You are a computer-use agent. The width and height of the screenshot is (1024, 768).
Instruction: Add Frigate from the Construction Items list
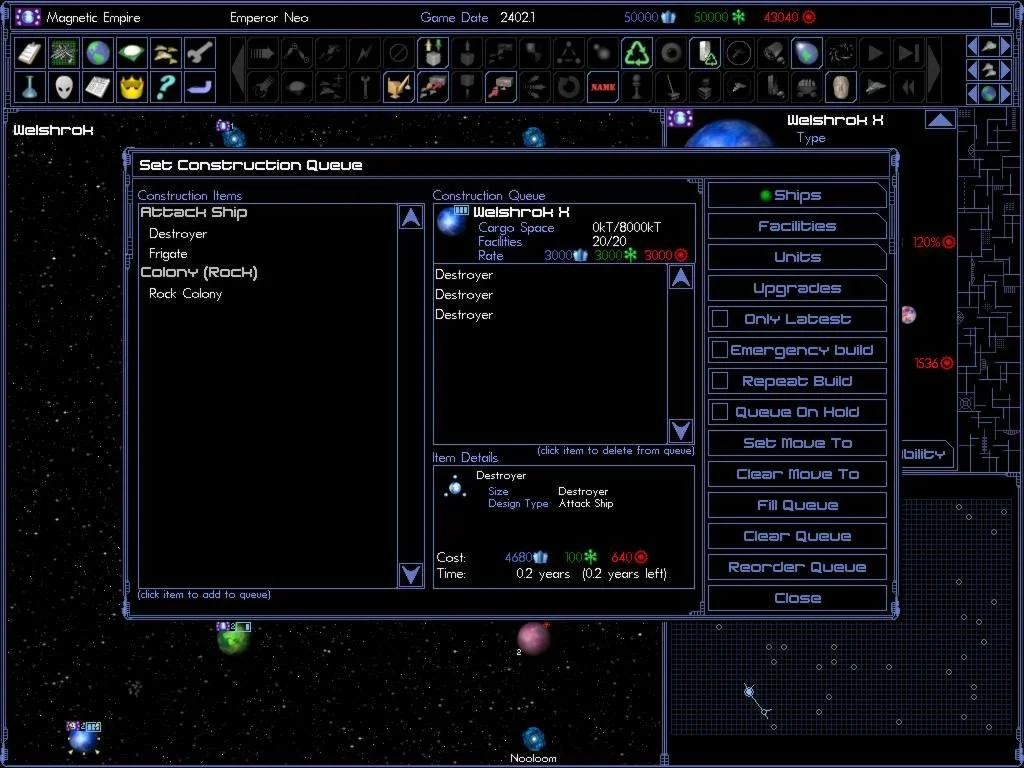click(x=168, y=254)
